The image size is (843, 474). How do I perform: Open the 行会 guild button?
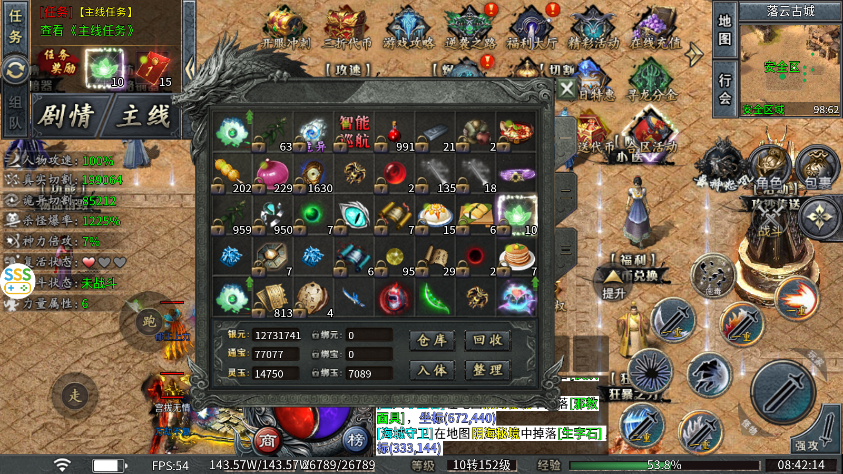[x=725, y=88]
